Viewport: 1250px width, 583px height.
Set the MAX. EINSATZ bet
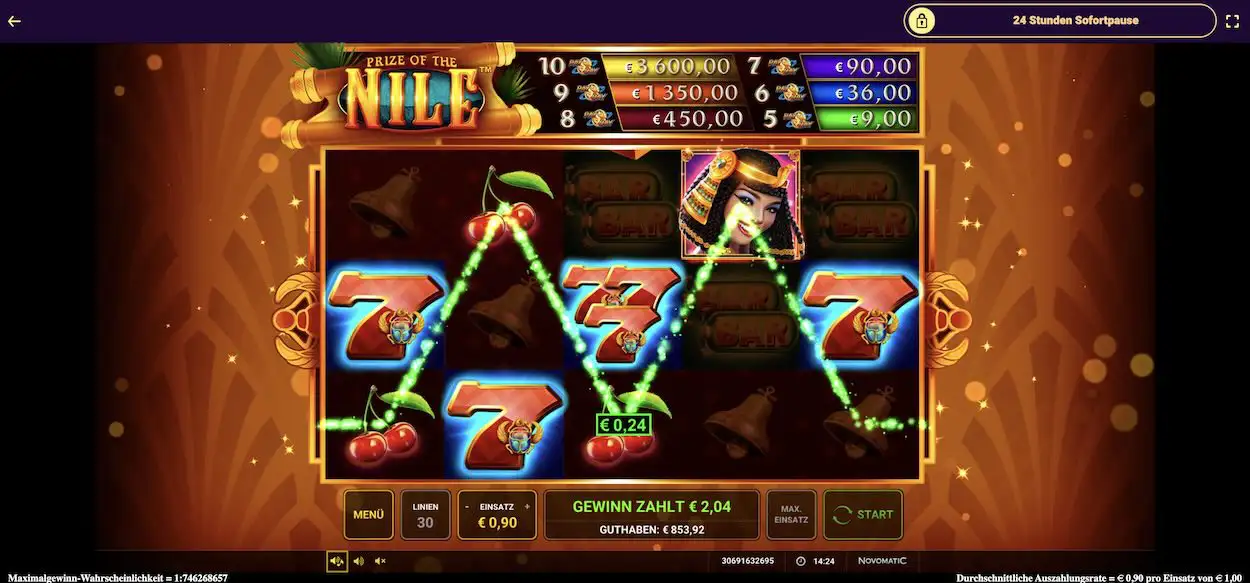pyautogui.click(x=791, y=515)
